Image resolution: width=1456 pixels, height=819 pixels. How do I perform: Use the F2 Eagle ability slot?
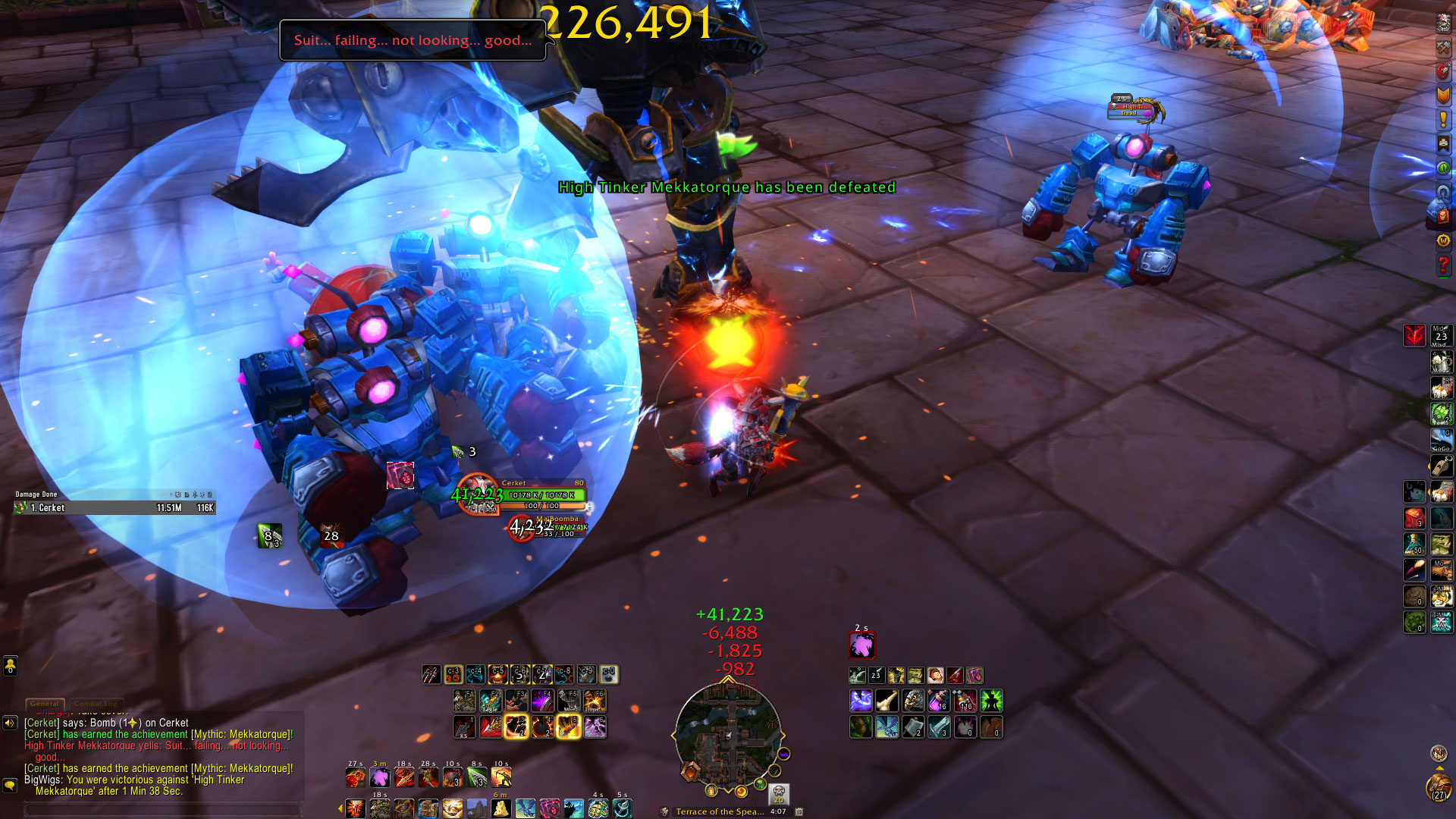tap(491, 700)
